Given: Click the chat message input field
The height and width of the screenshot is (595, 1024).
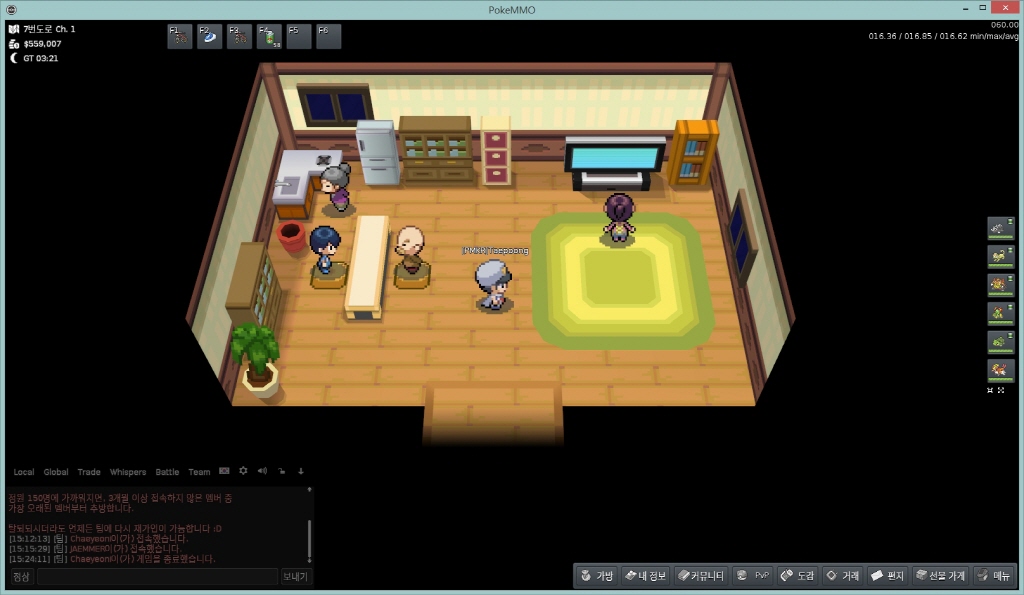Looking at the screenshot, I should [x=157, y=577].
